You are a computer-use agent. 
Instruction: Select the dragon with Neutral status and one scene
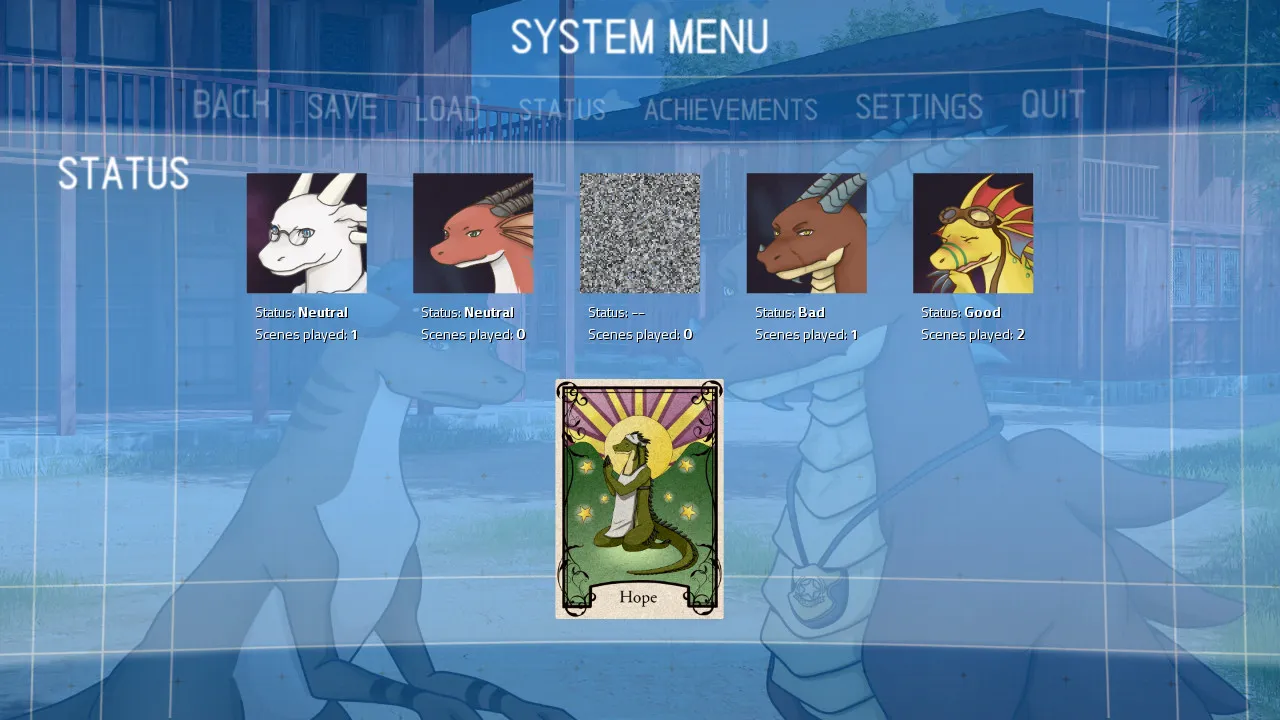[307, 230]
